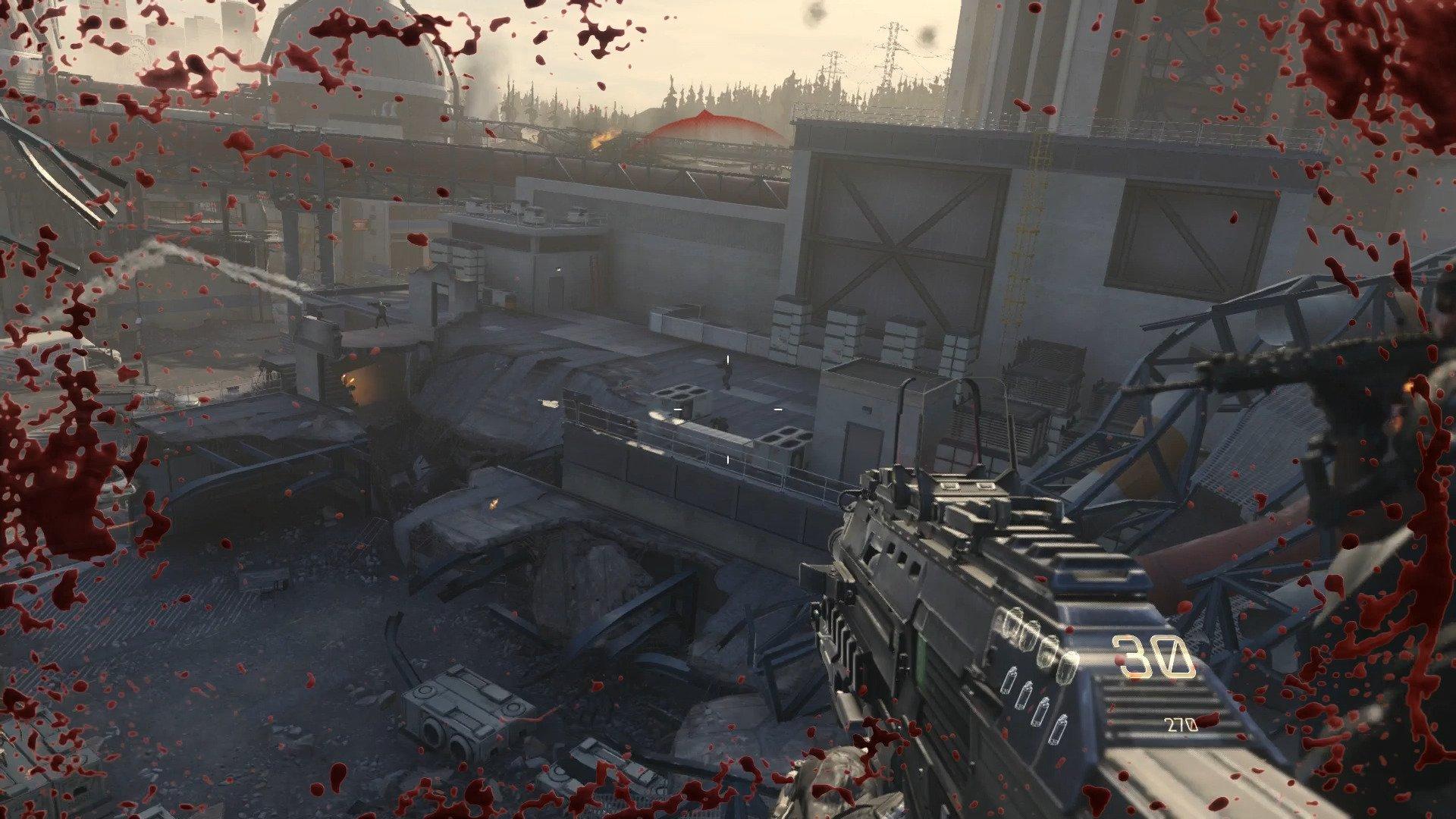1456x819 pixels.
Task: Click the bottom tactical grenade indicator
Action: tap(1059, 729)
